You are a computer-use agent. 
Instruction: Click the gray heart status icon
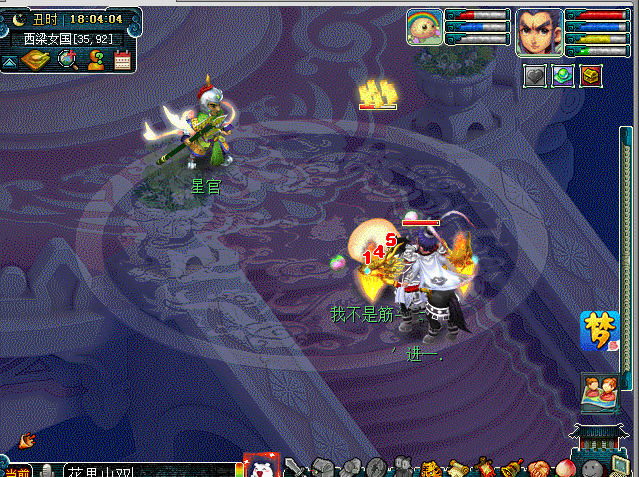[535, 76]
